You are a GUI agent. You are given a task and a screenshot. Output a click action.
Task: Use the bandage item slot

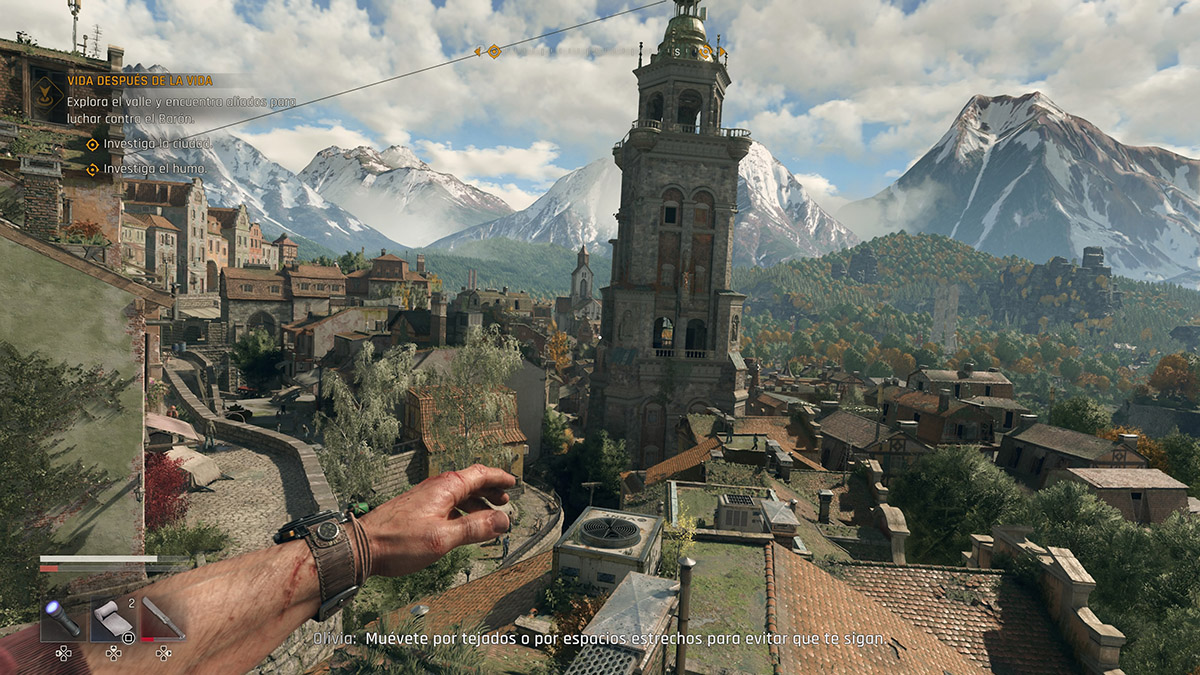[x=112, y=619]
